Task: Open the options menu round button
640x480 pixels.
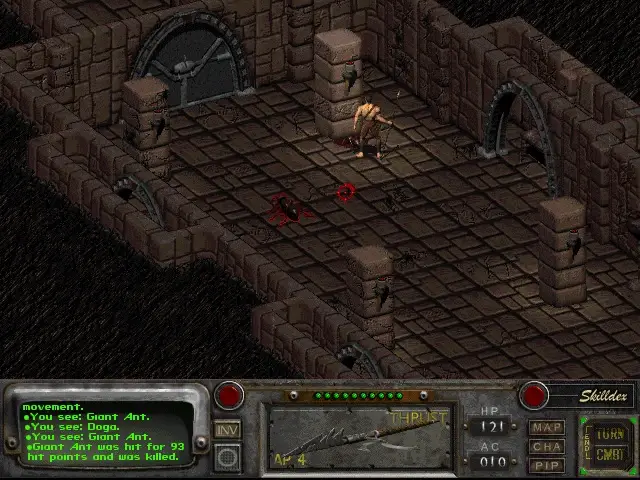Action: pyautogui.click(x=228, y=457)
